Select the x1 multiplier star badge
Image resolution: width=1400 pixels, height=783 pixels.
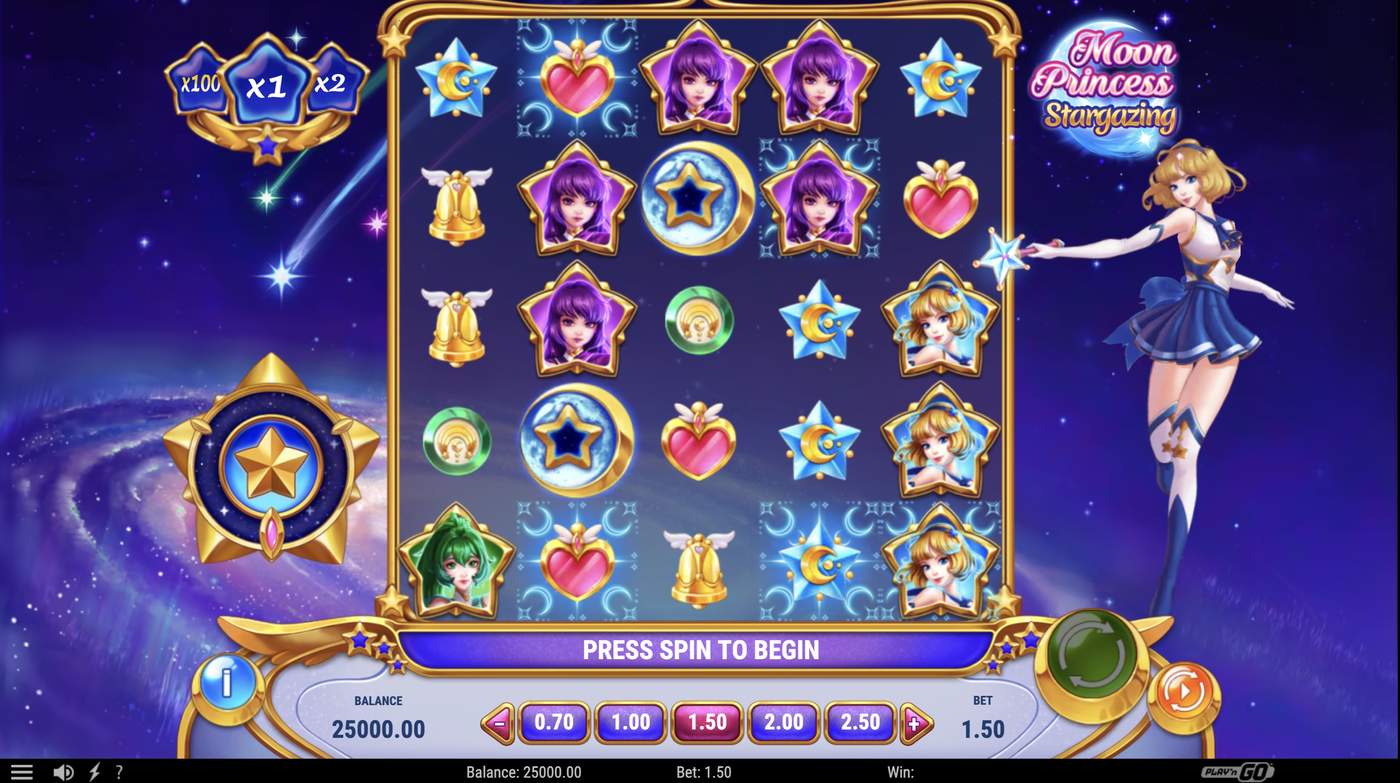coord(266,82)
